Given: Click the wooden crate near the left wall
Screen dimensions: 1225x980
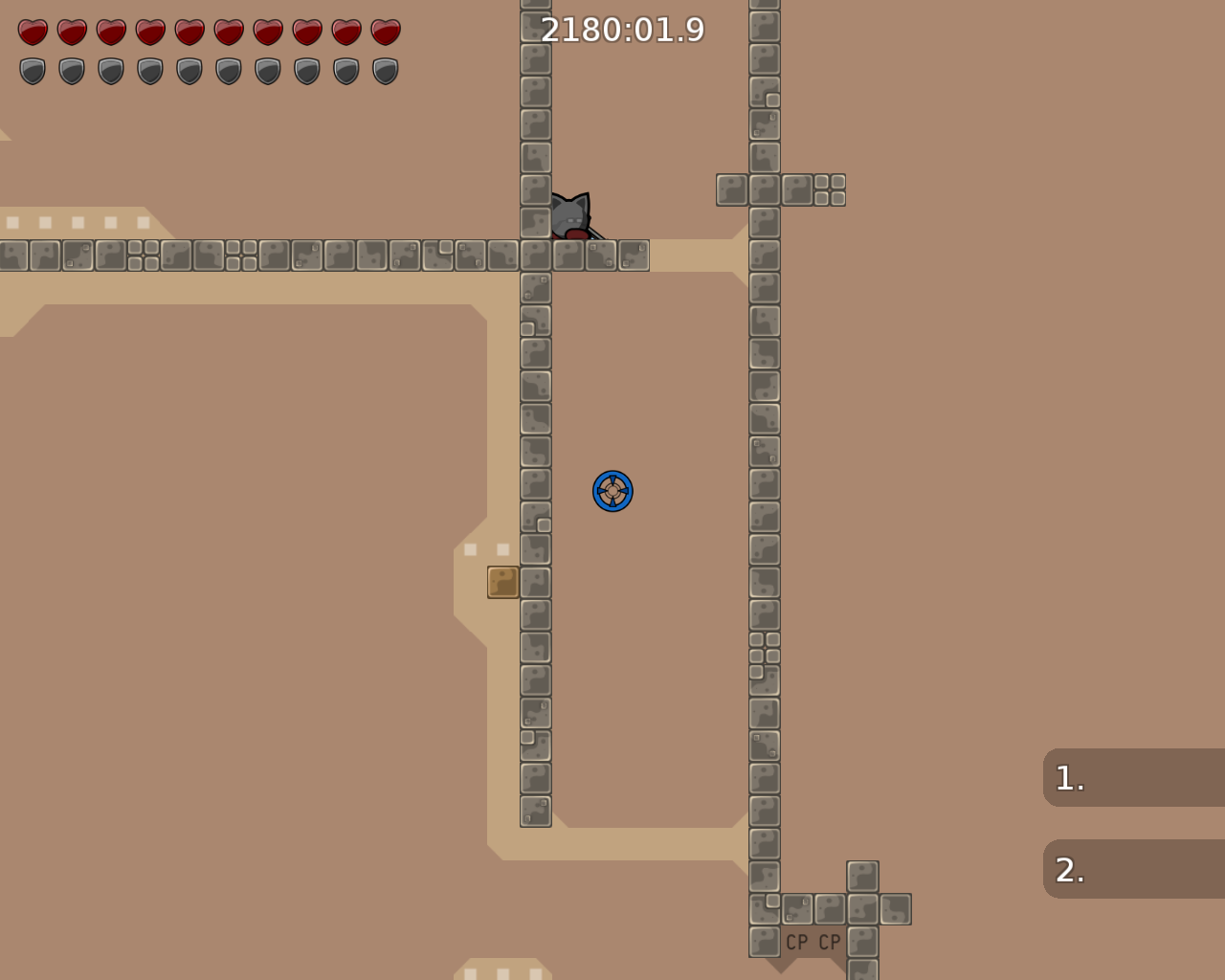Looking at the screenshot, I should coord(501,583).
